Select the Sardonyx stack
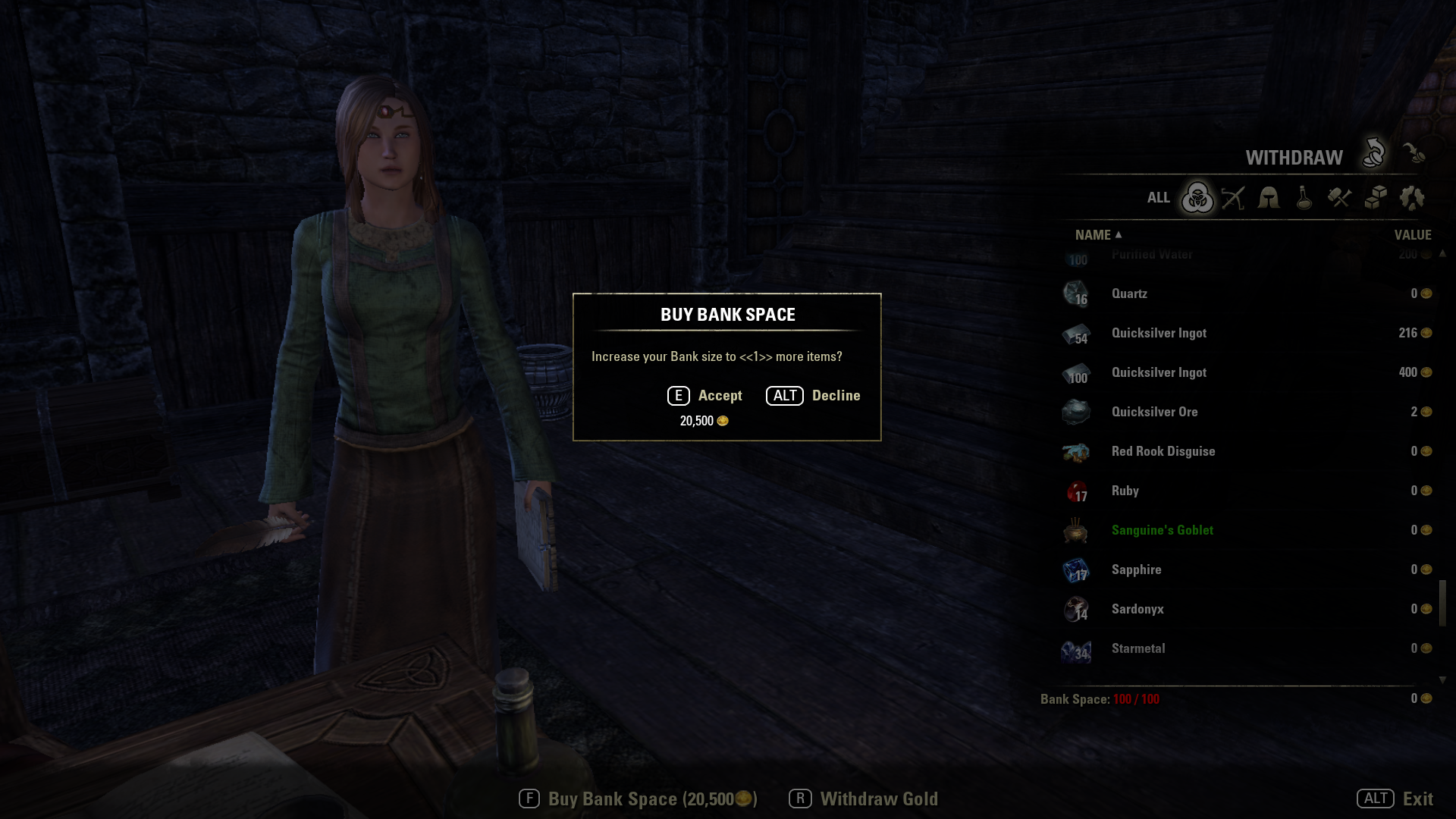 click(x=1137, y=609)
